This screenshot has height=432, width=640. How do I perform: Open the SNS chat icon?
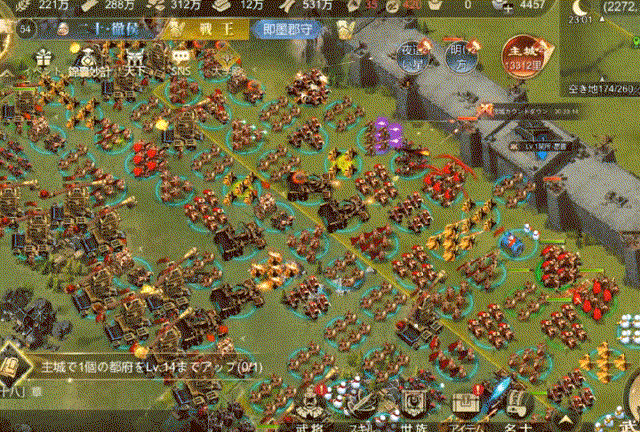point(181,60)
